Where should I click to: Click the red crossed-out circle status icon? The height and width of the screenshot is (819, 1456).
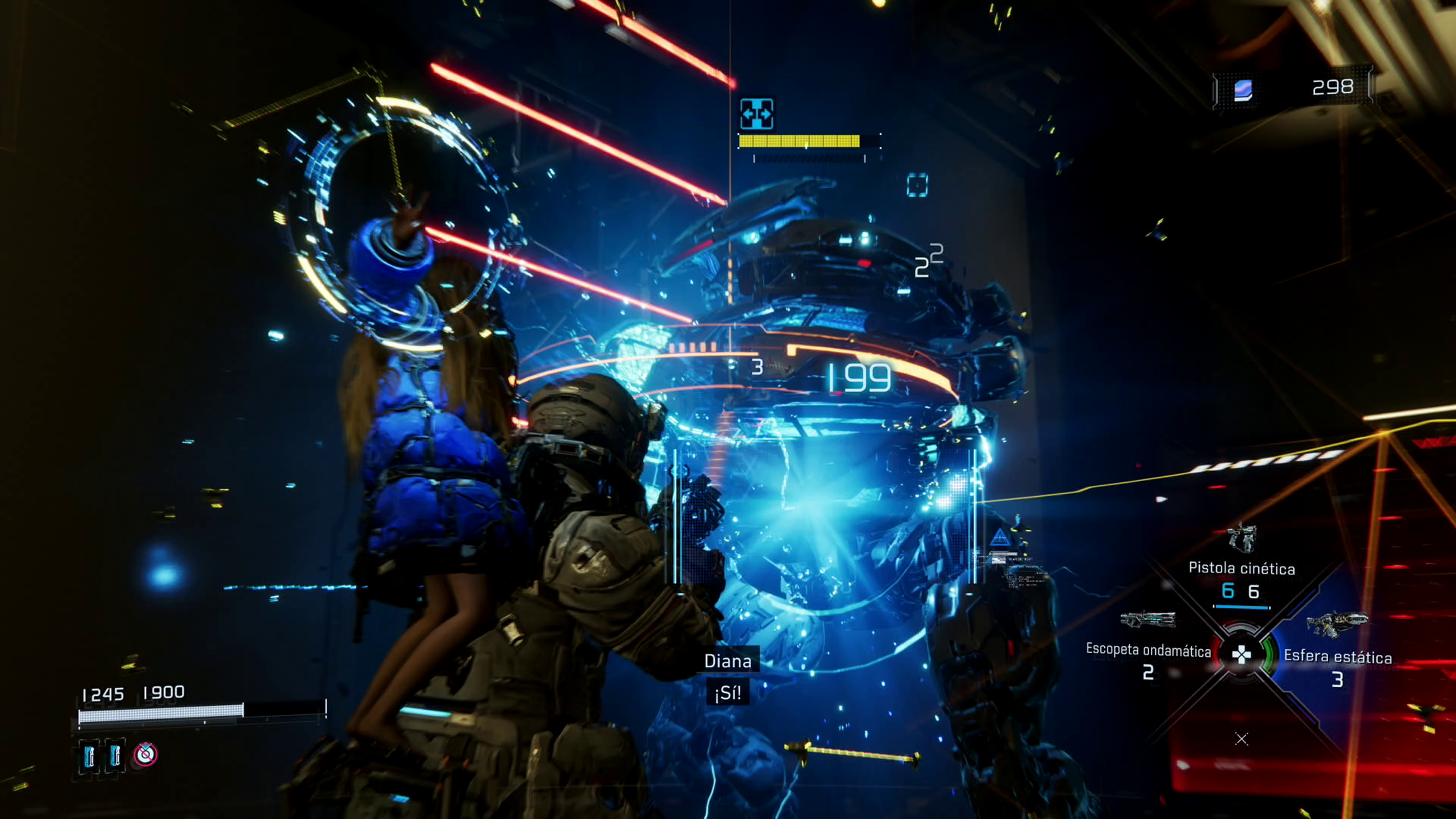click(x=145, y=754)
